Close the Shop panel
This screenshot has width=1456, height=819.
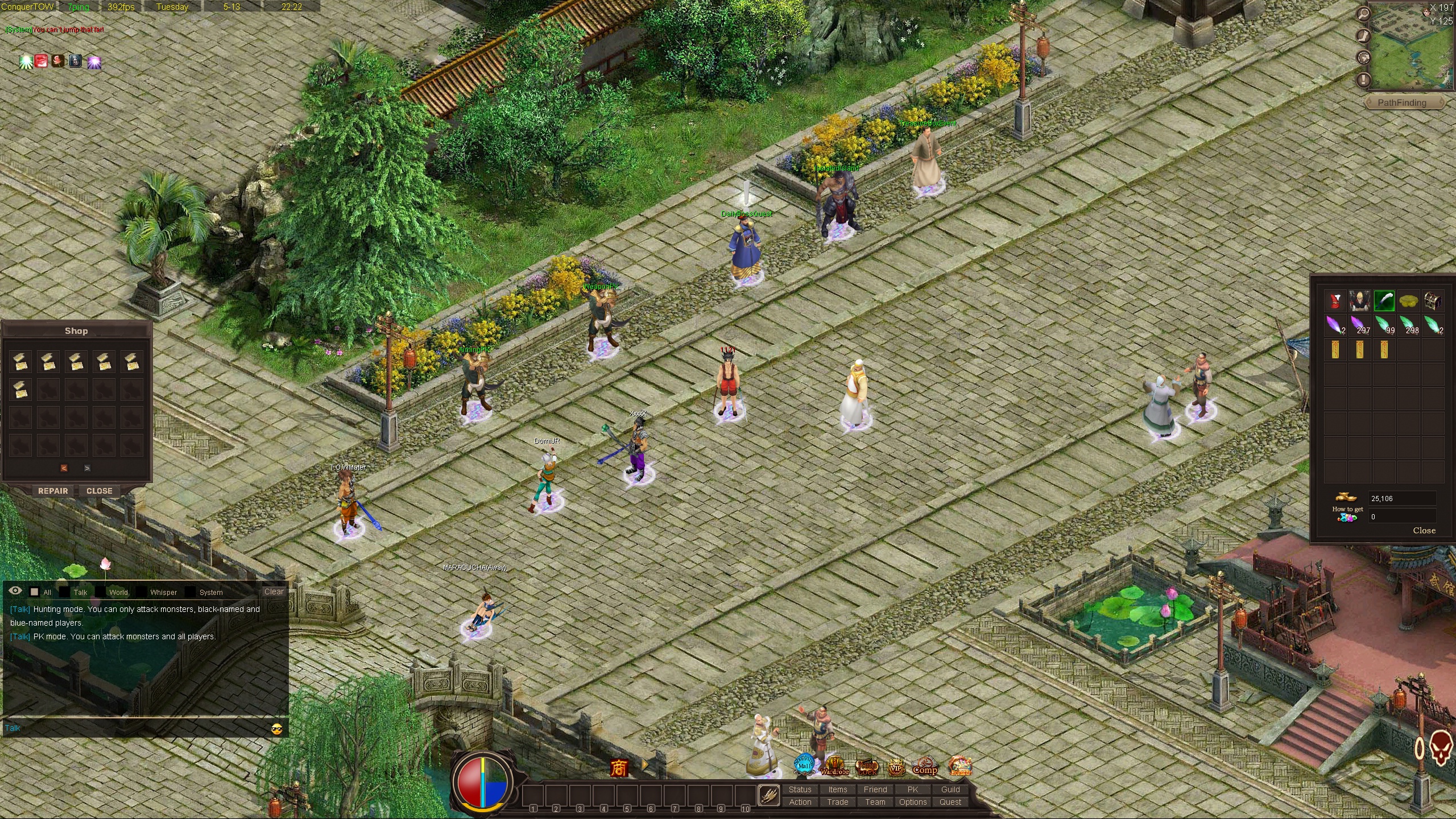pyautogui.click(x=99, y=491)
